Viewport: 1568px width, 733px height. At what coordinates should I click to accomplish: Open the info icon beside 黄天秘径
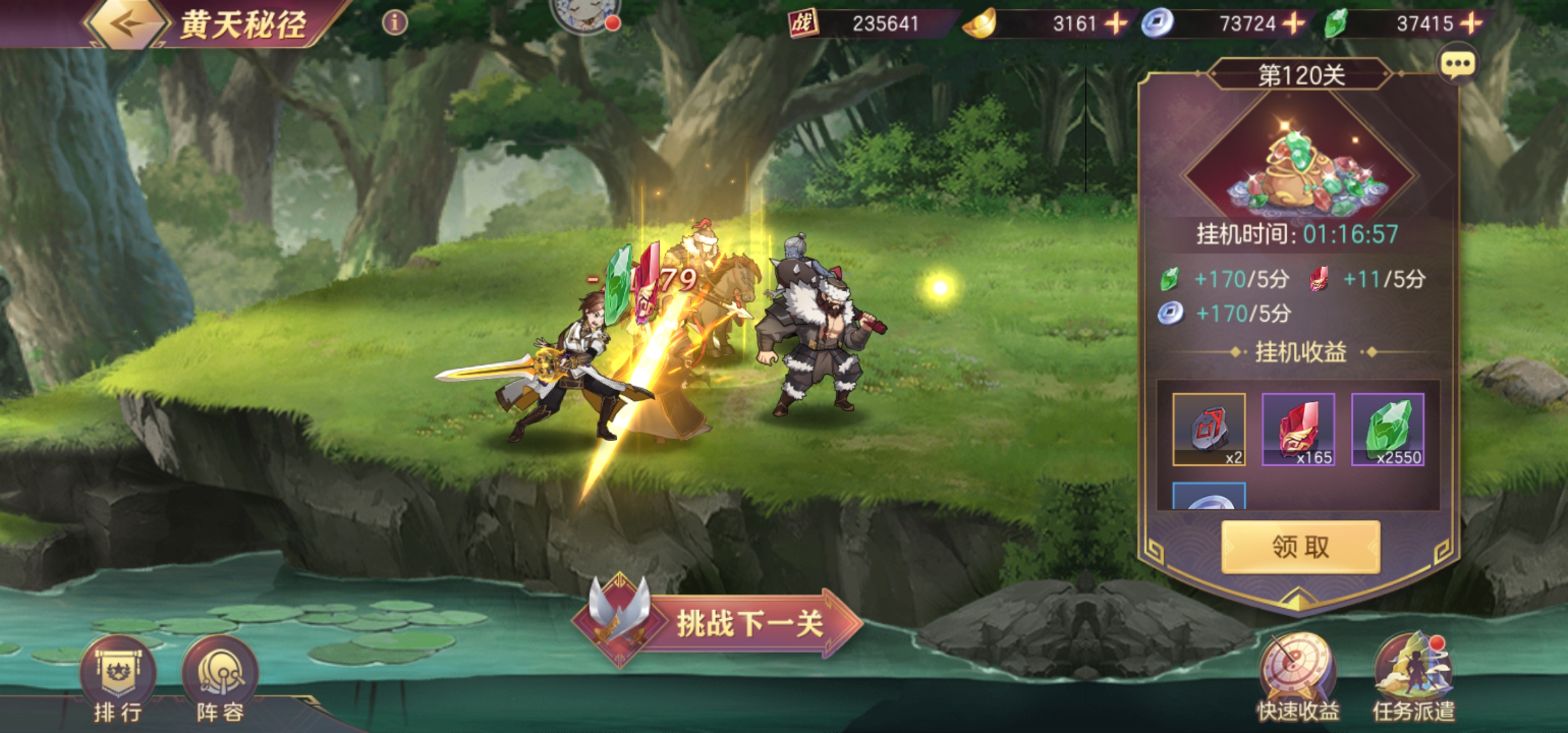(x=394, y=23)
